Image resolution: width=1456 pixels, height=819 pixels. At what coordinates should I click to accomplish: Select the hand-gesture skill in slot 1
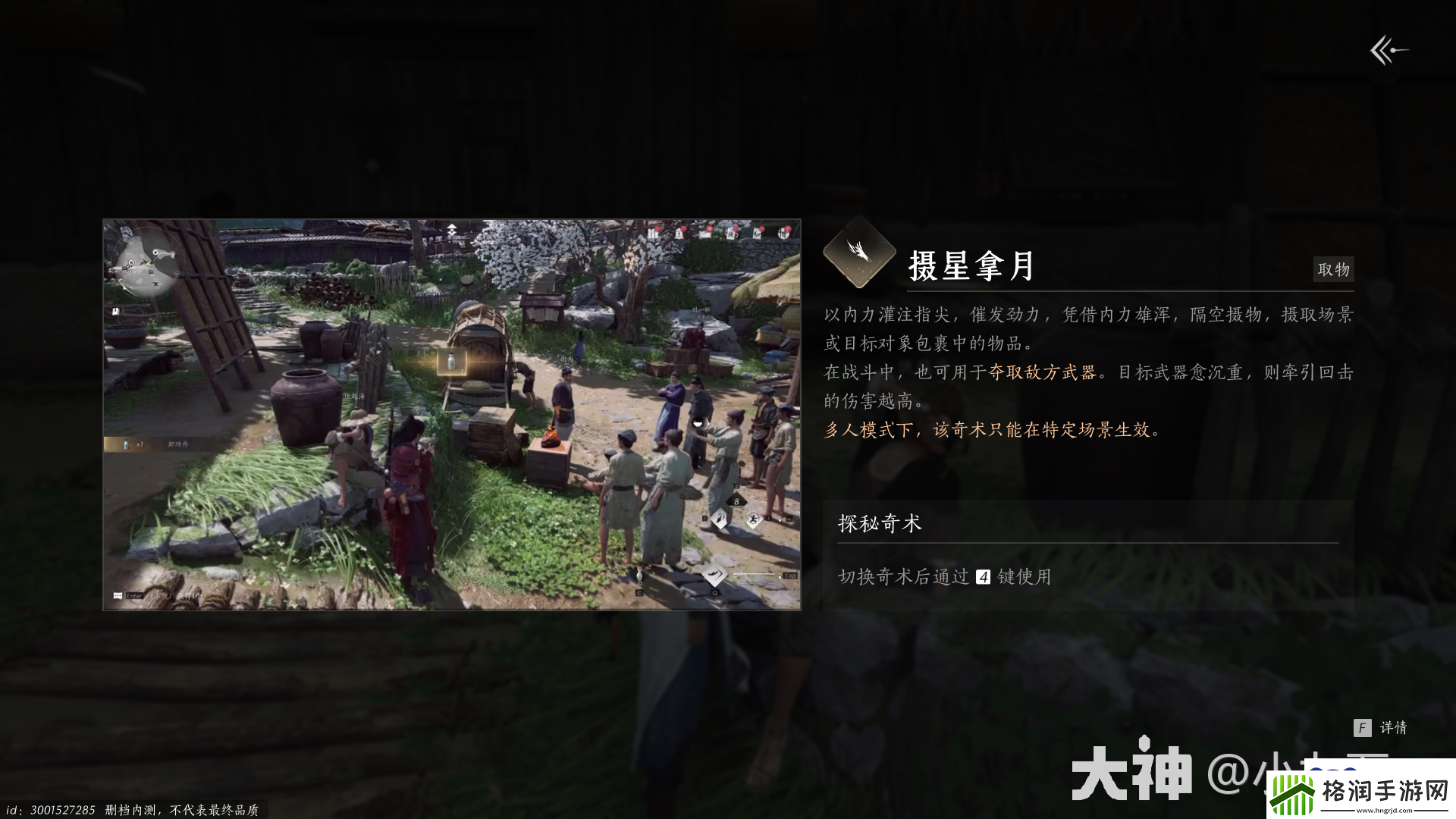(719, 518)
